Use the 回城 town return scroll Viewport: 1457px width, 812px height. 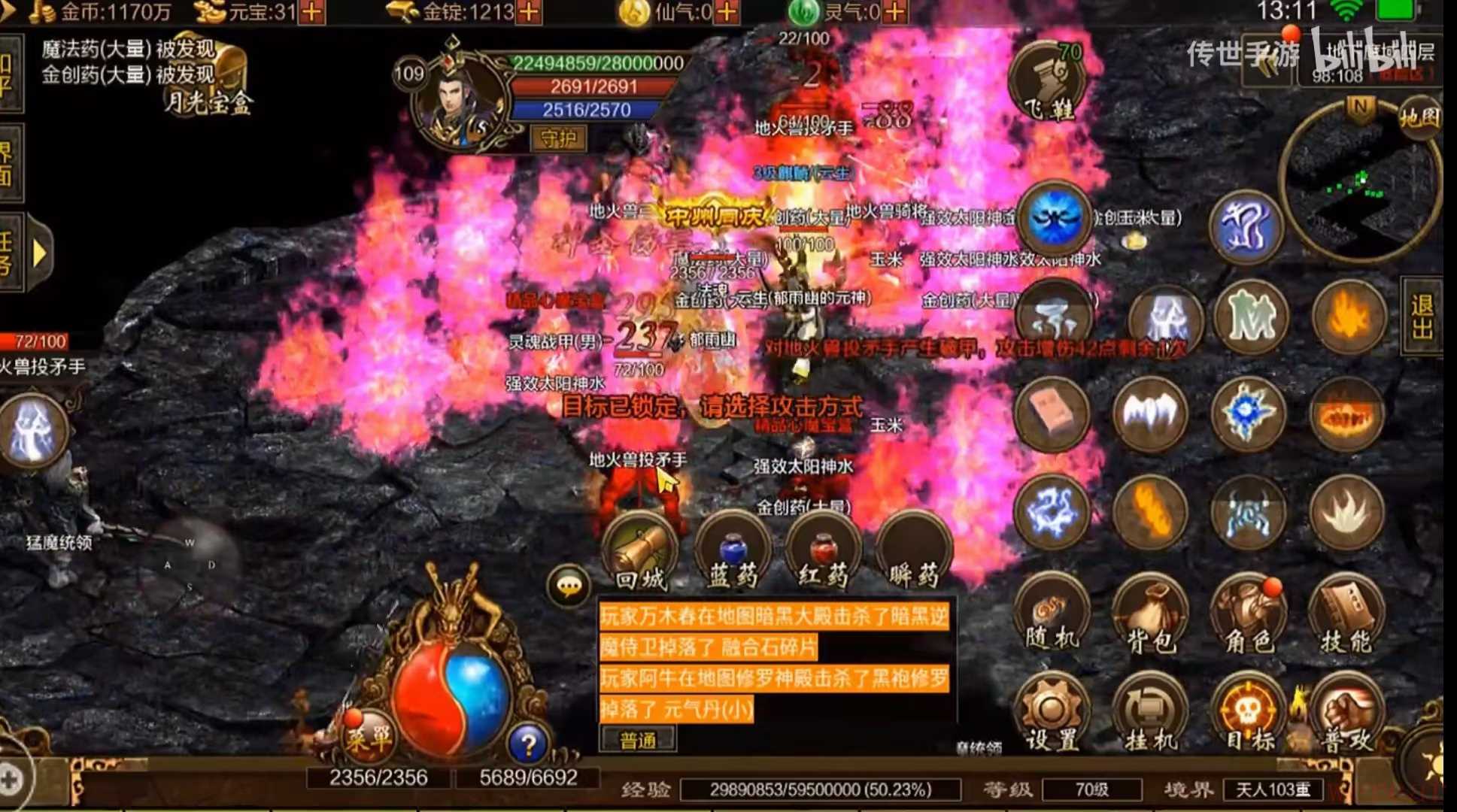pyautogui.click(x=640, y=552)
